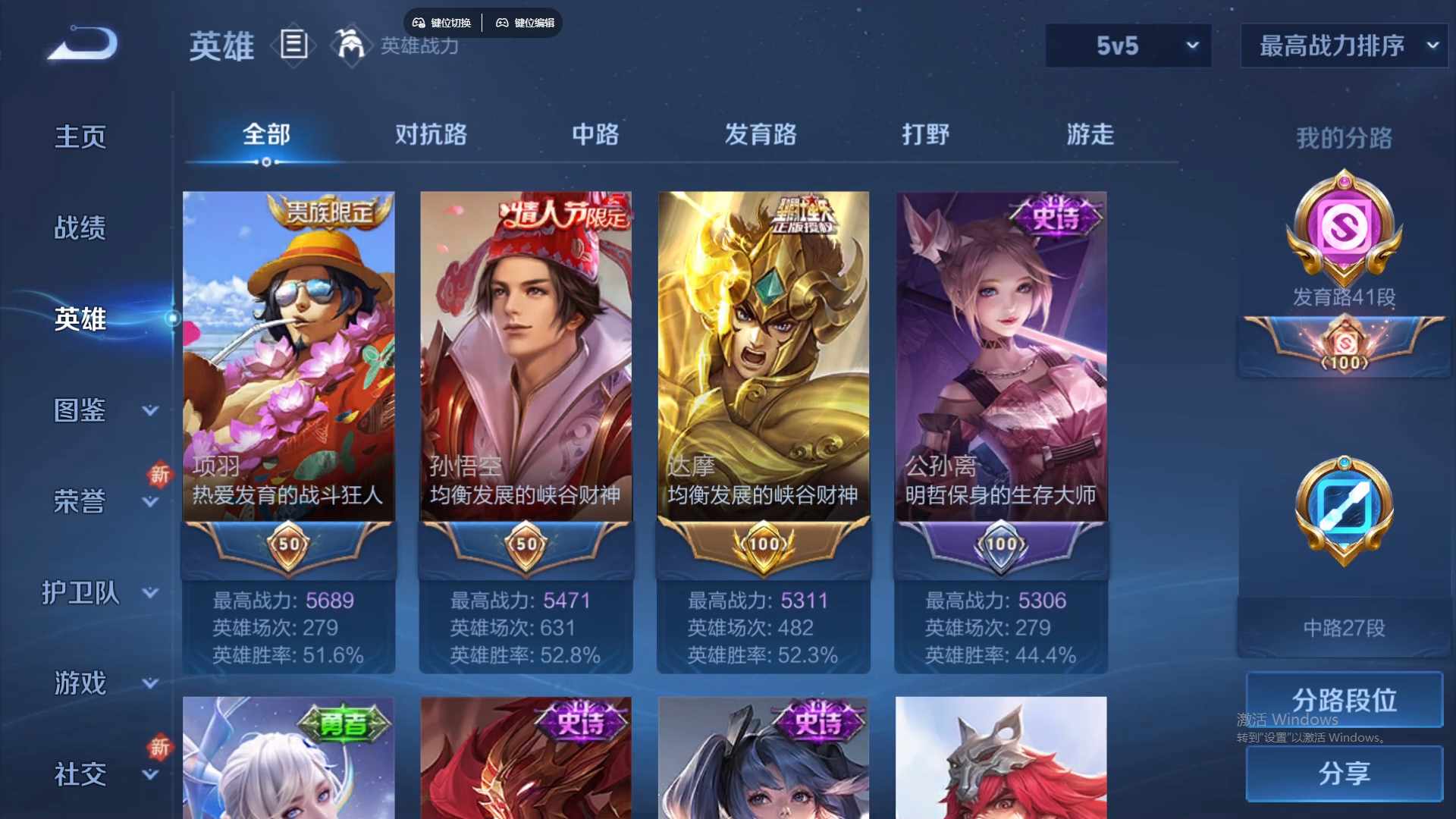Select 战绩 in the left sidebar
Screen dimensions: 1456x819
[78, 226]
